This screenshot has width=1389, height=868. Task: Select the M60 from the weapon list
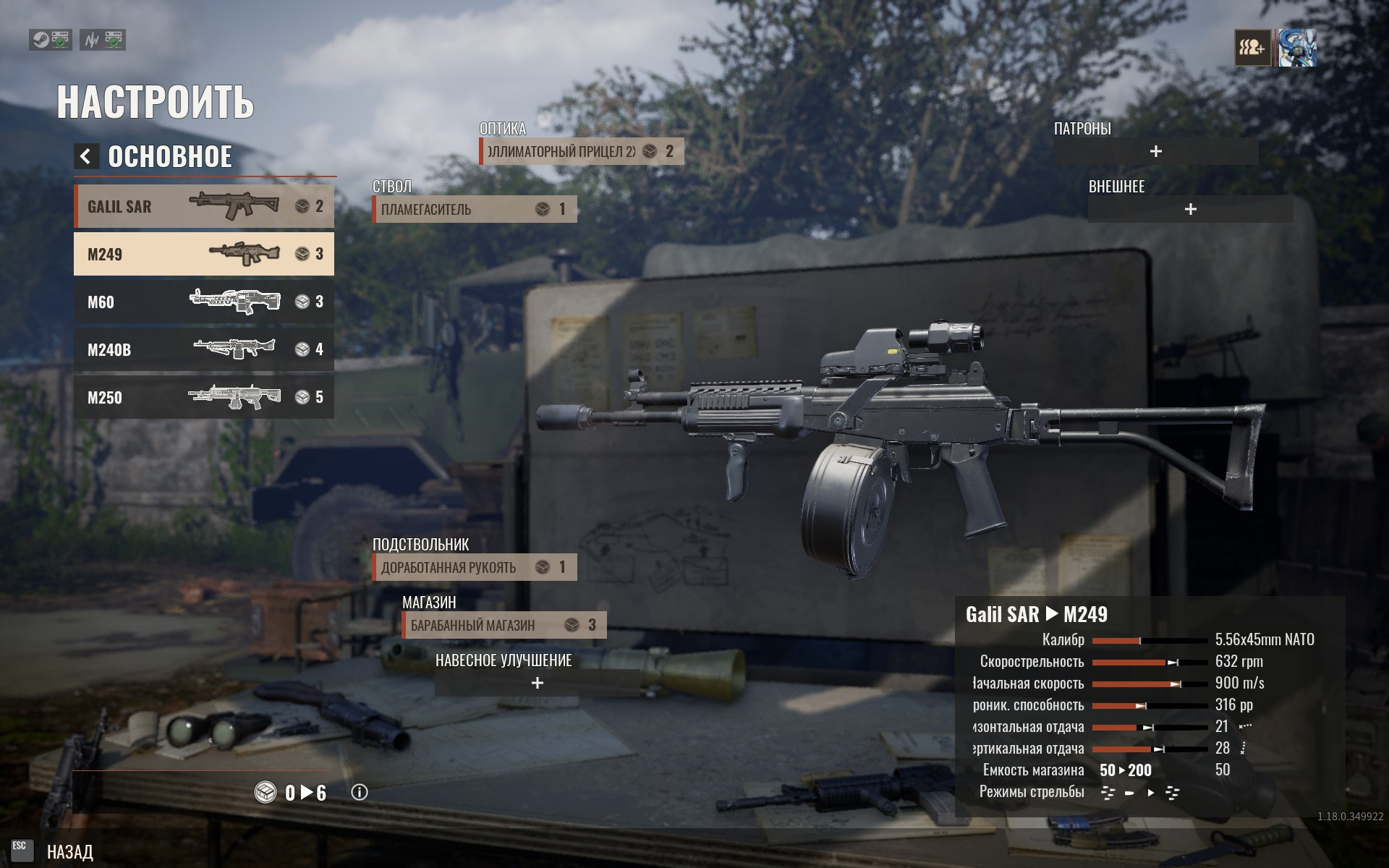203,302
